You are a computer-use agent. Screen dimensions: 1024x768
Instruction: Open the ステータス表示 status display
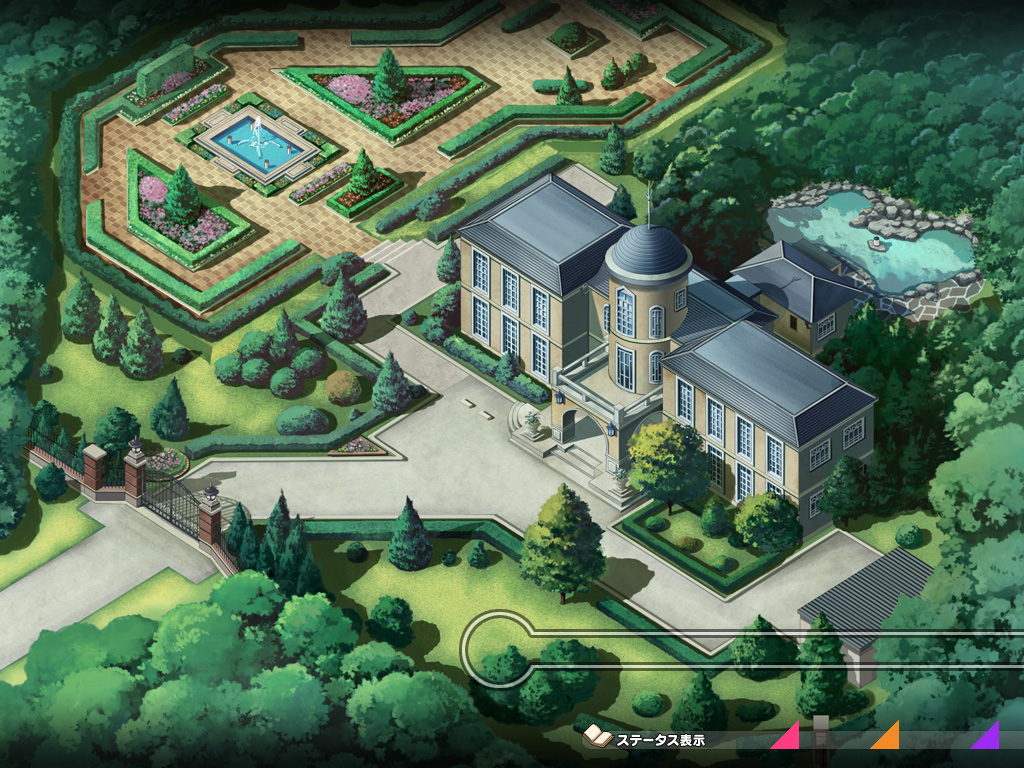648,739
